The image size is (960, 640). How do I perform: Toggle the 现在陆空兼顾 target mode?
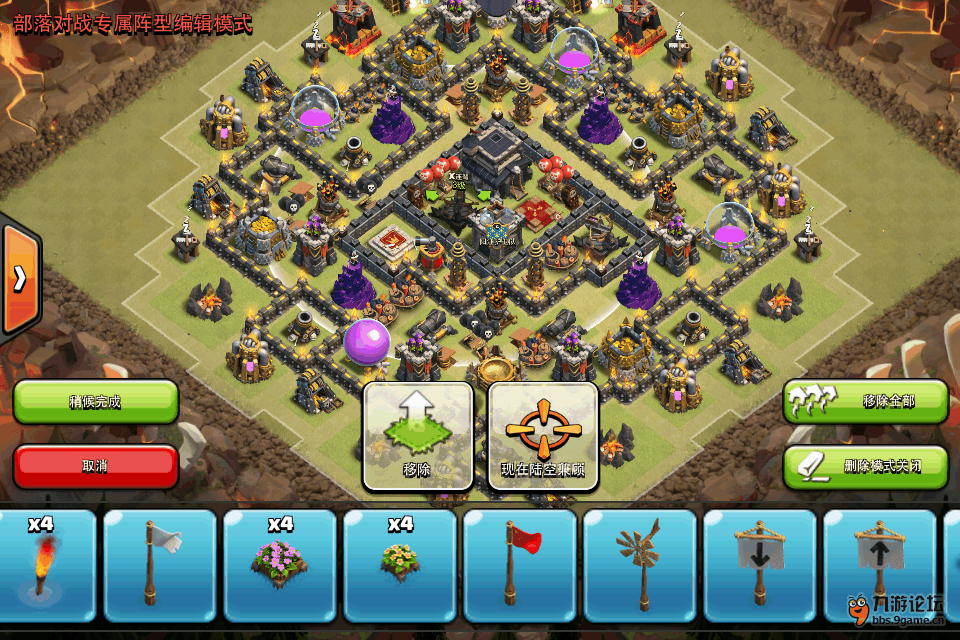pyautogui.click(x=542, y=436)
